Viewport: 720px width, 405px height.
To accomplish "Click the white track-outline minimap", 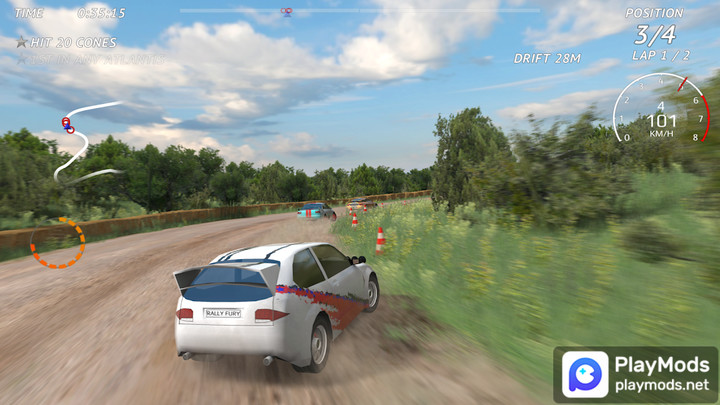I will 82,140.
